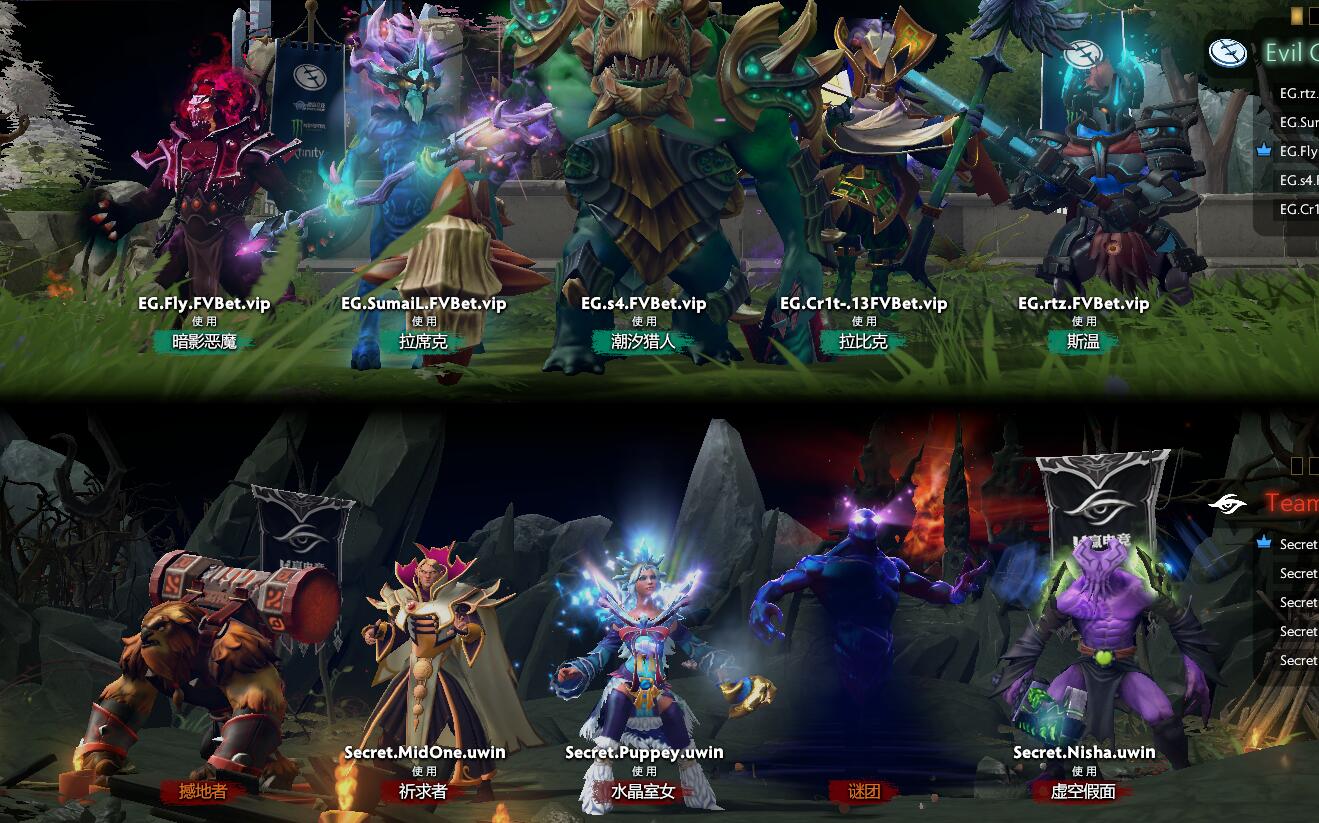Click the red 谜团 hero name label

coord(863,790)
